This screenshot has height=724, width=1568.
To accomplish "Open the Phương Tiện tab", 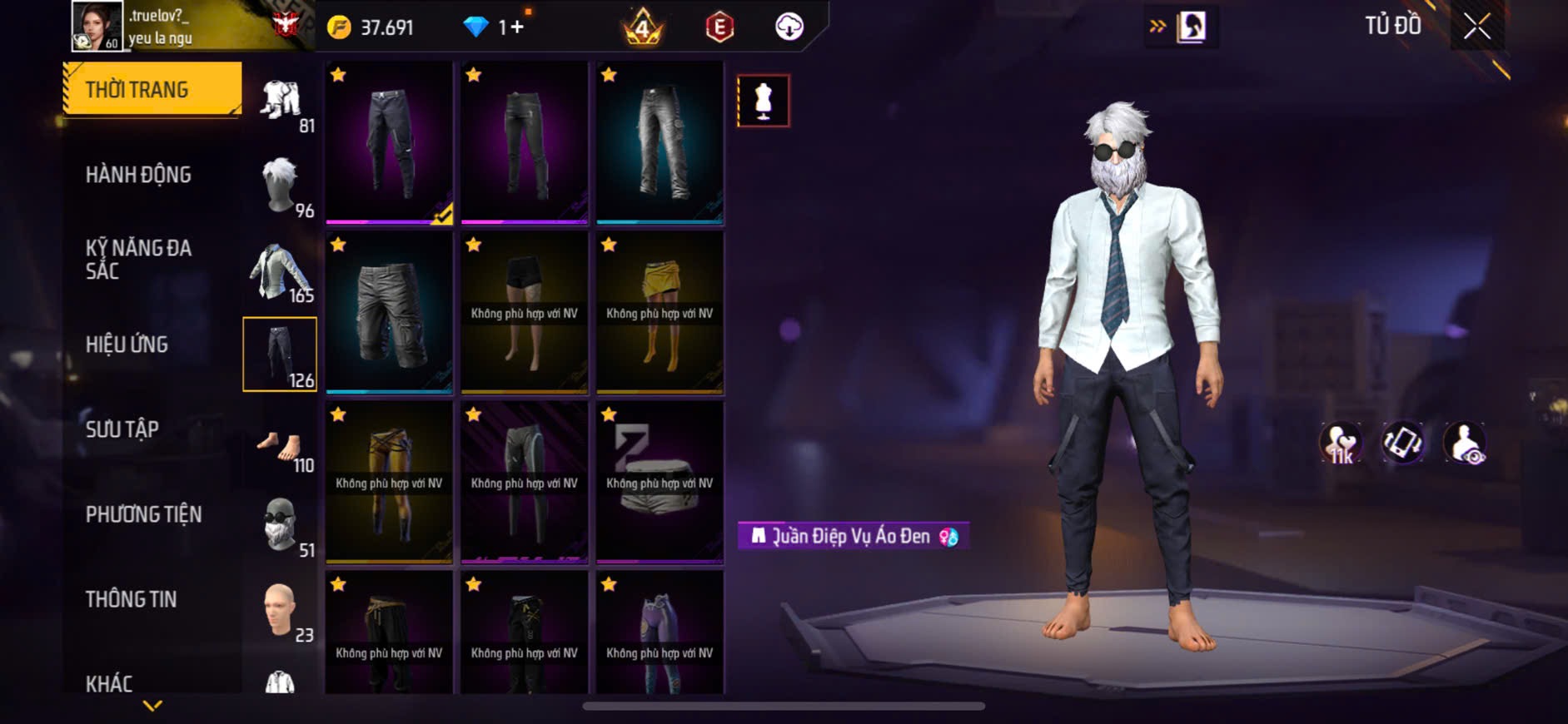I will pyautogui.click(x=143, y=514).
